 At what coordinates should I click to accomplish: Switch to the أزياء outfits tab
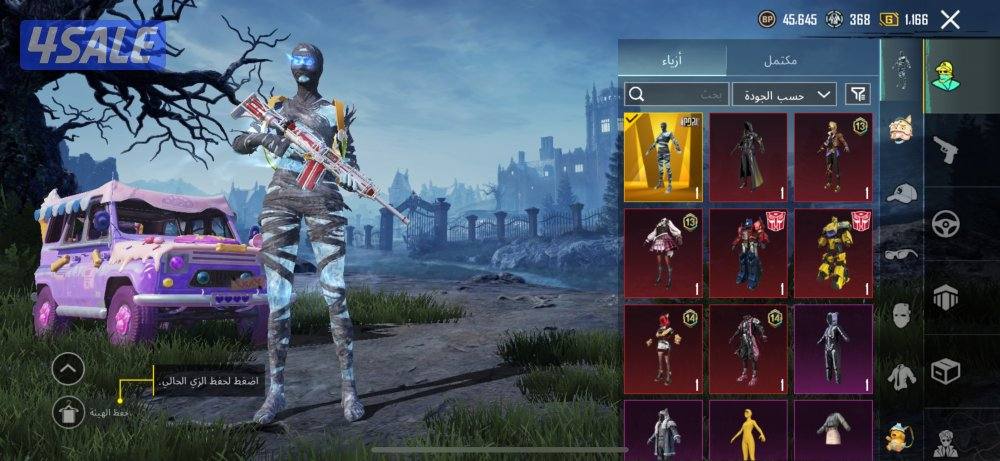pyautogui.click(x=671, y=61)
